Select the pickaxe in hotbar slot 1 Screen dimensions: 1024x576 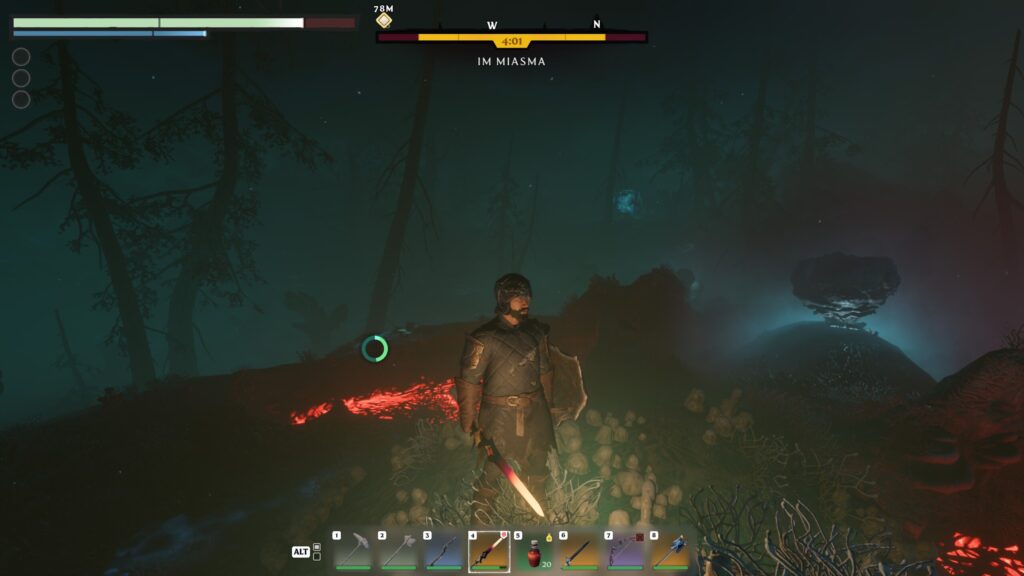352,551
